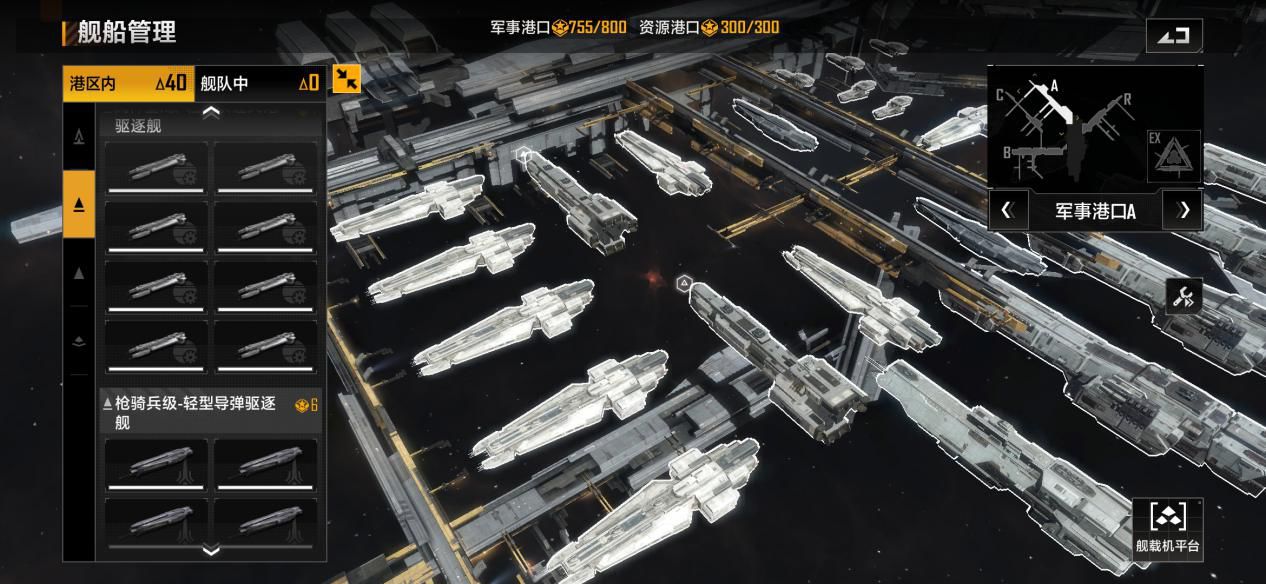Expand the 枪骑兵级-轻型导弹驱逐舰 group header
This screenshot has height=584, width=1266.
coord(211,412)
